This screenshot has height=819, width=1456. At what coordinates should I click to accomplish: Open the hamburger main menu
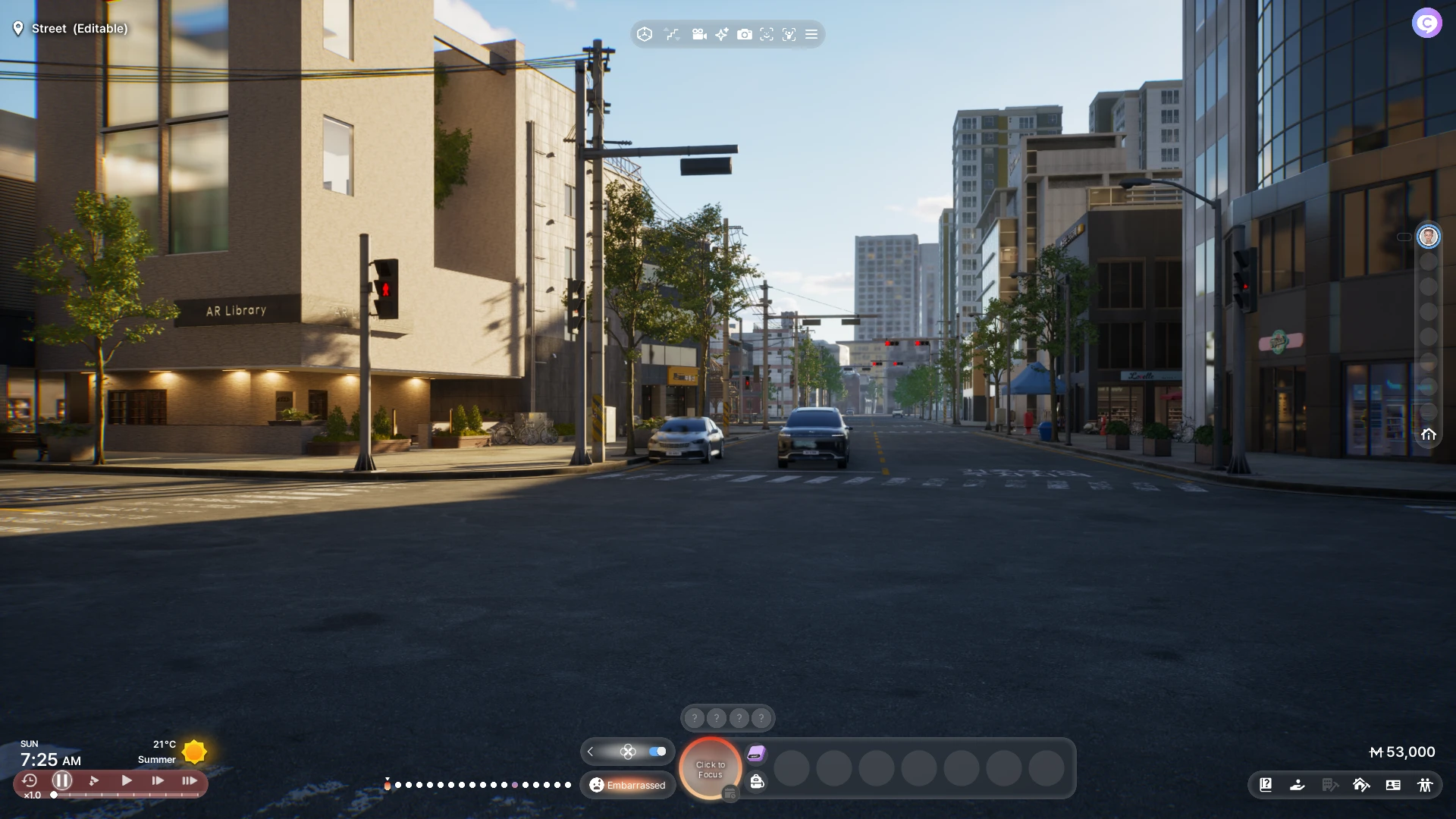point(811,34)
